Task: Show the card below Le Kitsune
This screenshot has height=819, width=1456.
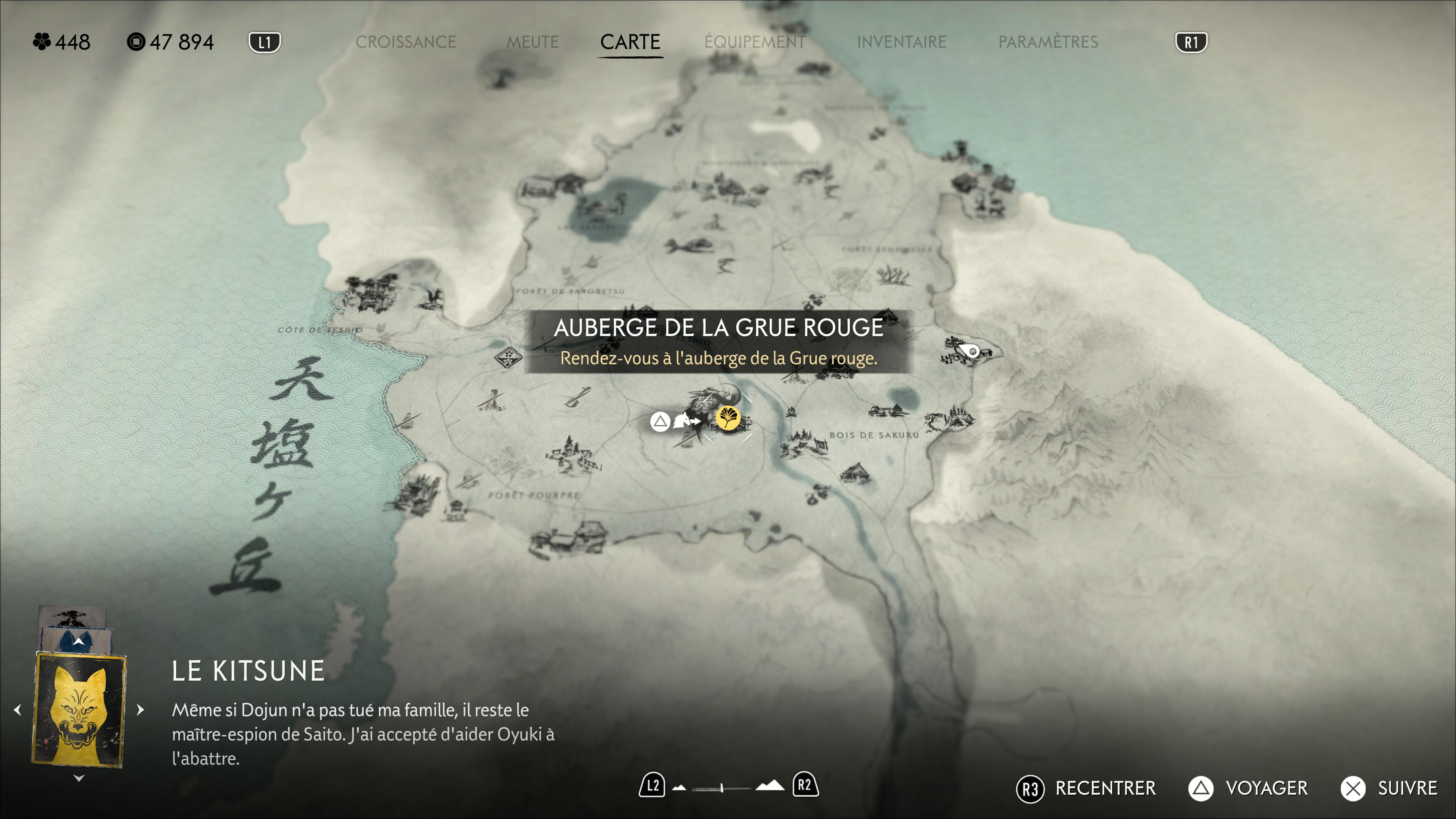Action: coord(79,778)
